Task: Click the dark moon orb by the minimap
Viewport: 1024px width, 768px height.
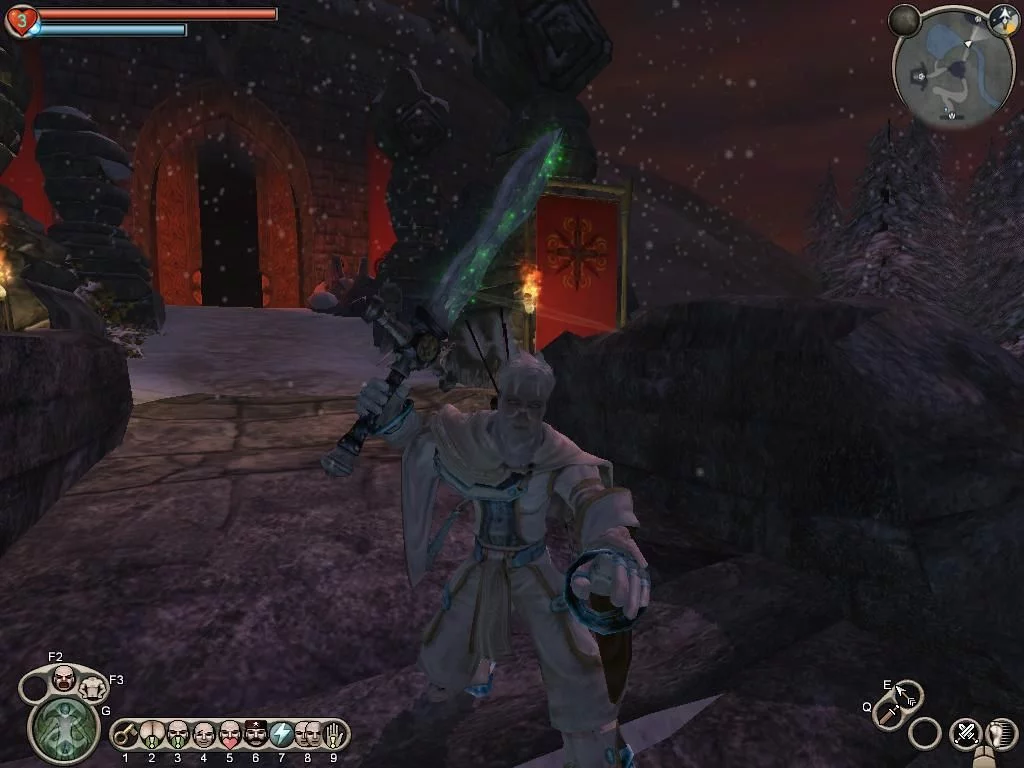Action: click(x=905, y=19)
